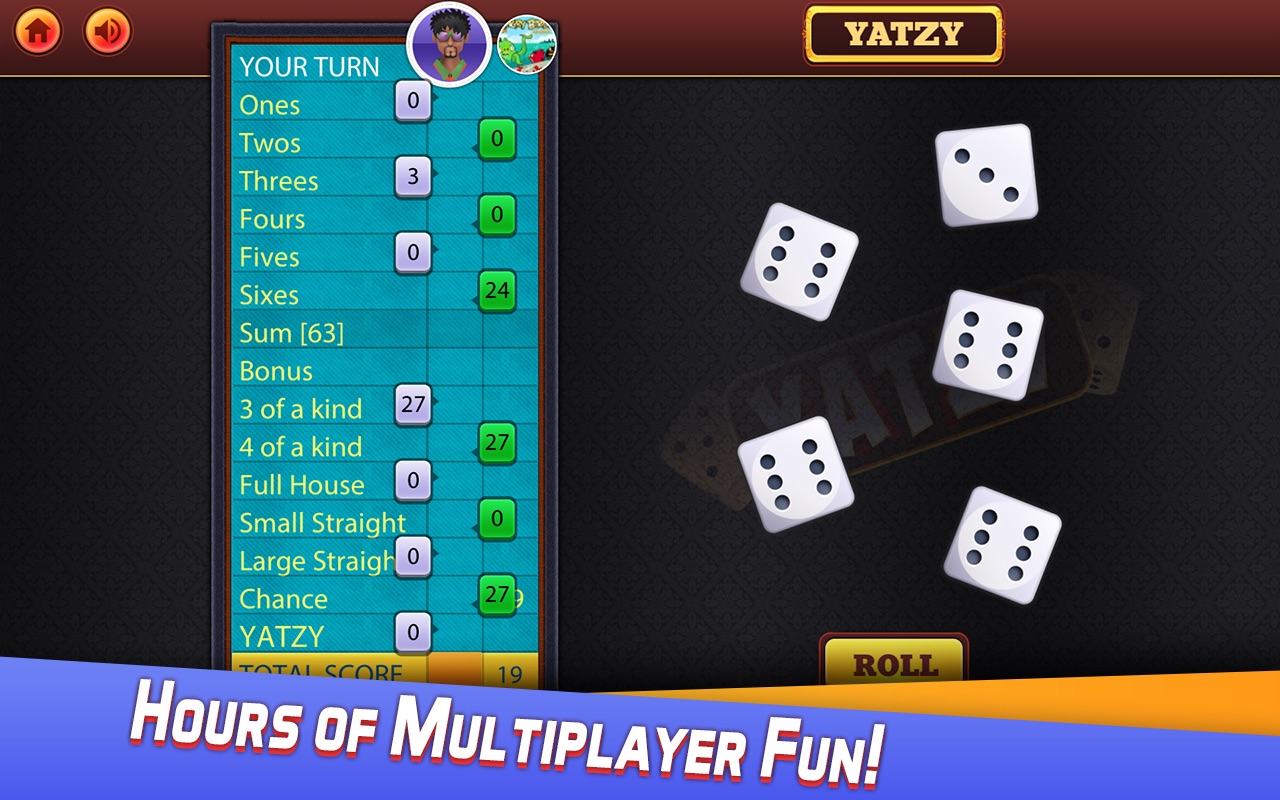Open the YOUR TURN scorecard header
Image resolution: width=1280 pixels, height=800 pixels.
click(x=310, y=68)
